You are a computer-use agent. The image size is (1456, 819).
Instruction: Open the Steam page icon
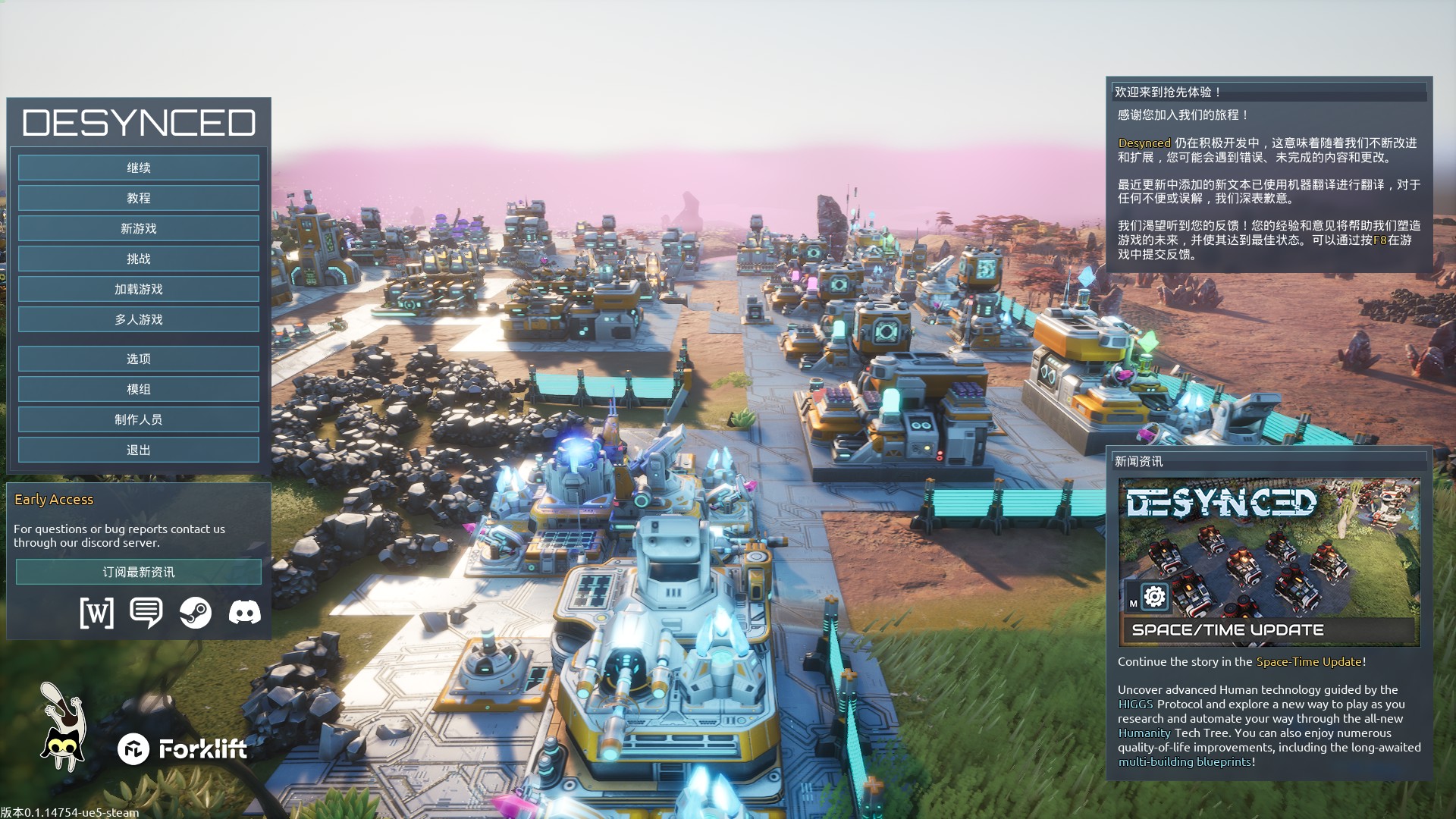tap(196, 612)
